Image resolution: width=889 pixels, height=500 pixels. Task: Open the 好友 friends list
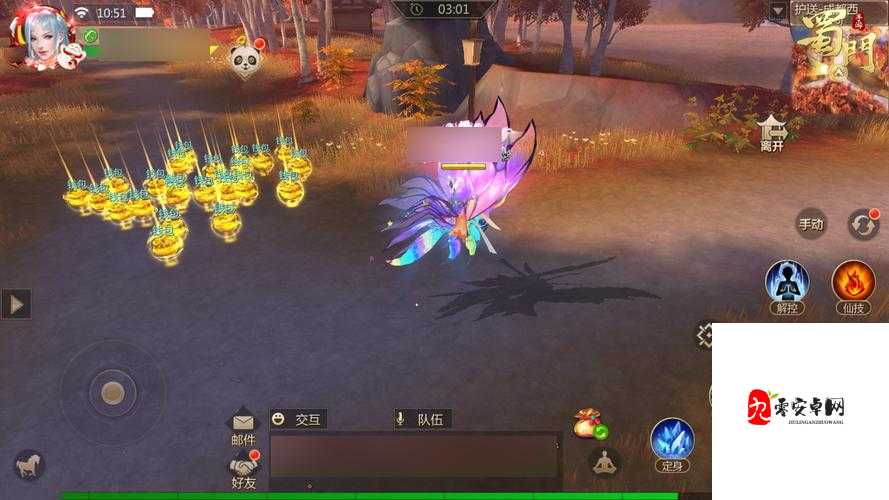click(244, 467)
